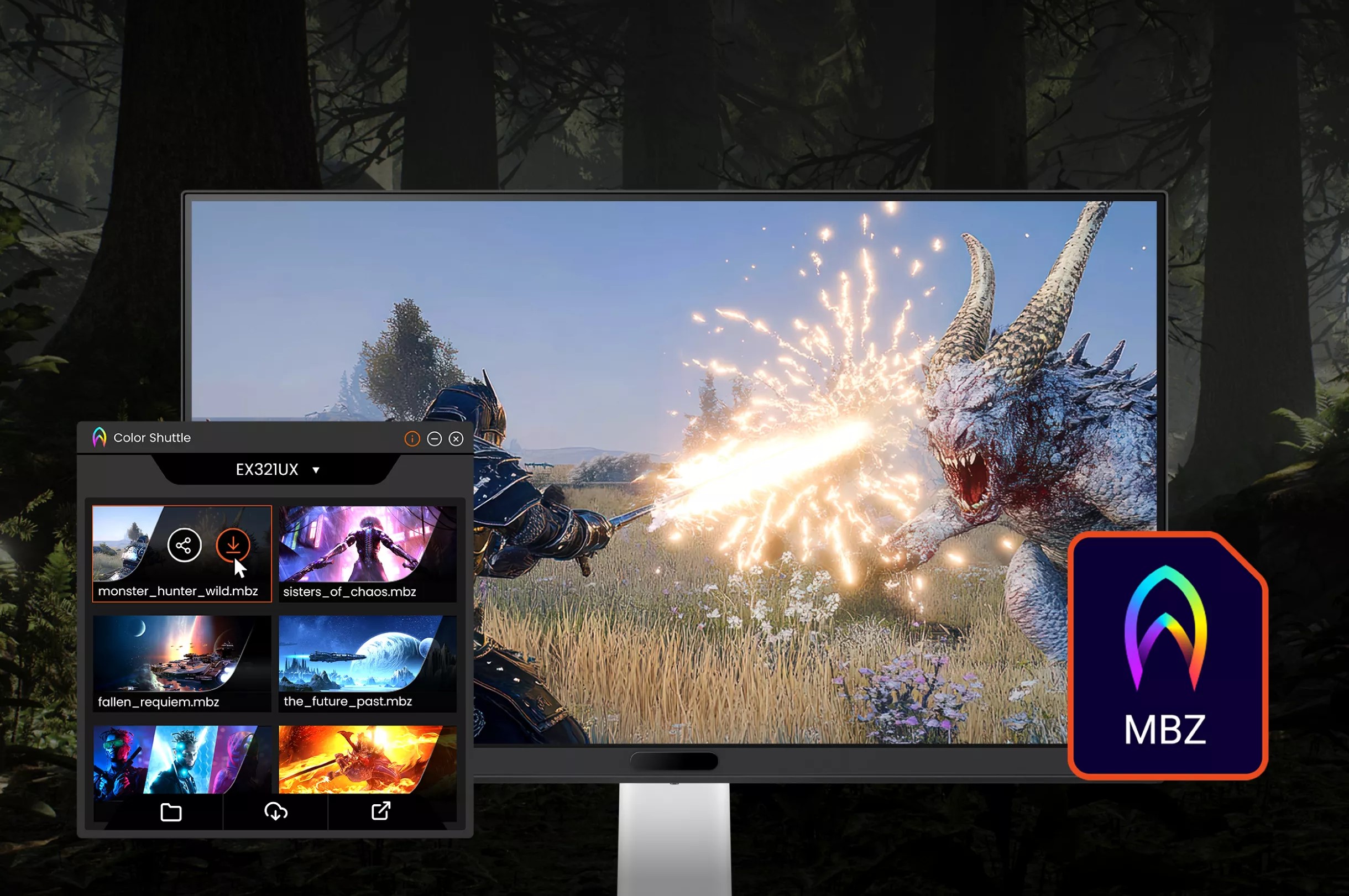
Task: Open the Color Shuttle info panel
Action: point(411,438)
